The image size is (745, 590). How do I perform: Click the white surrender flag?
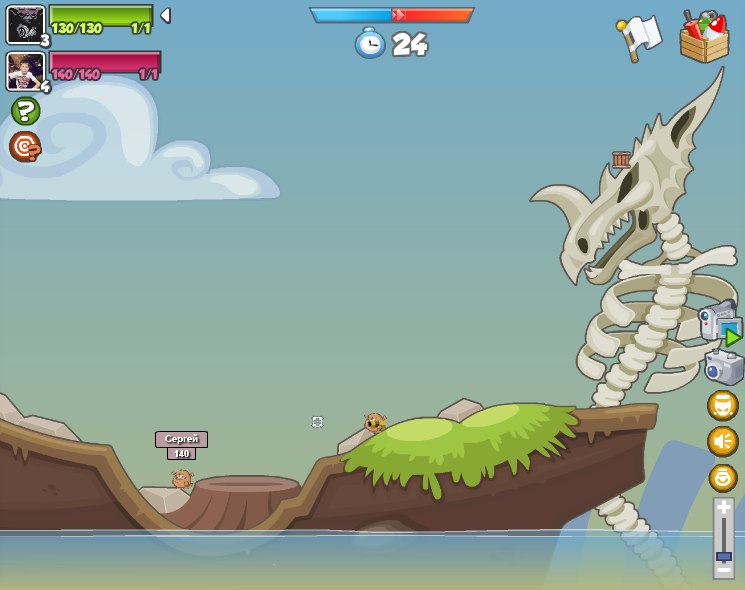[641, 36]
